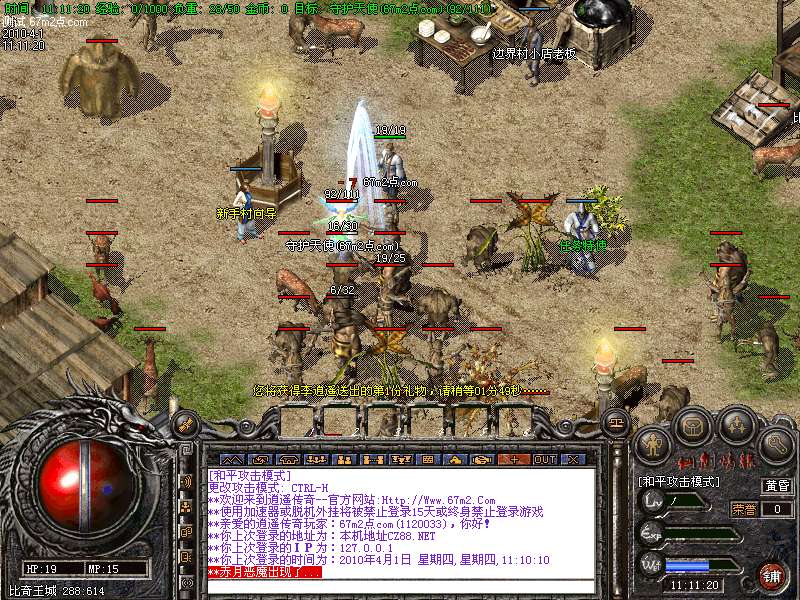Click the satellite icon left of the belt
800x600 pixels.
(186, 424)
